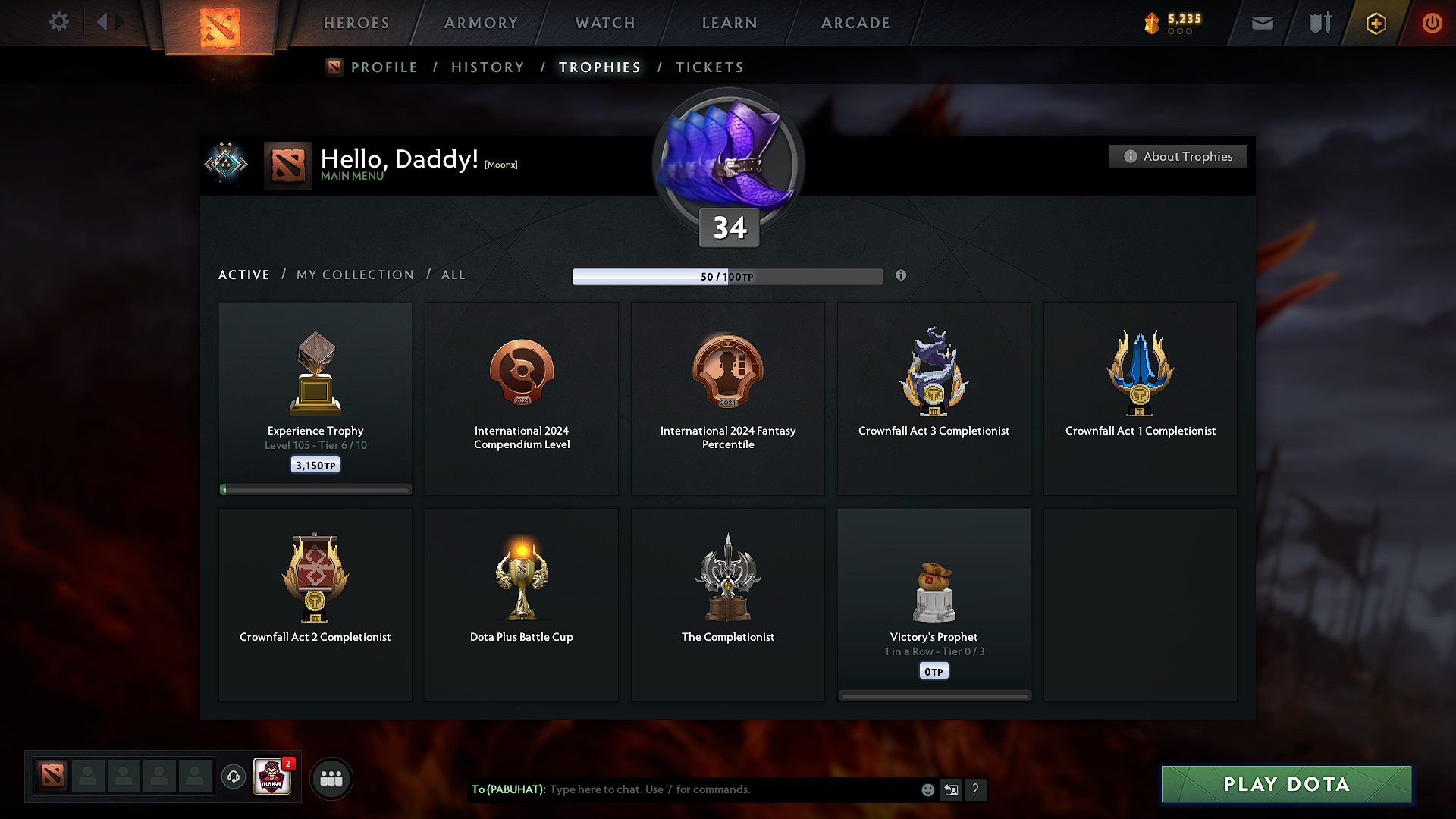This screenshot has height=819, width=1456.
Task: Click the 50/100 TP progress bar
Action: tap(726, 276)
